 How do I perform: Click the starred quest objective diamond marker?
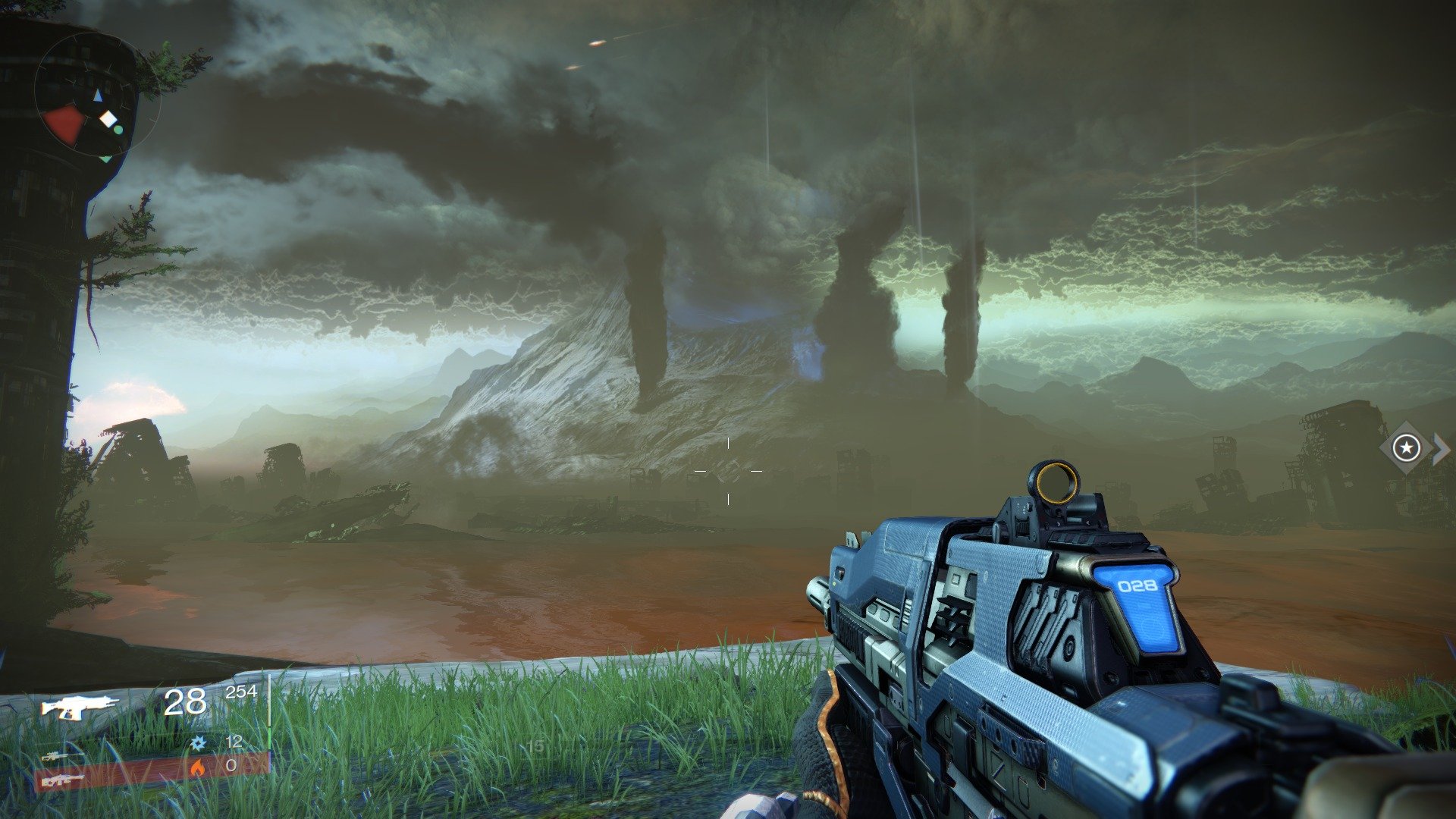click(1407, 447)
